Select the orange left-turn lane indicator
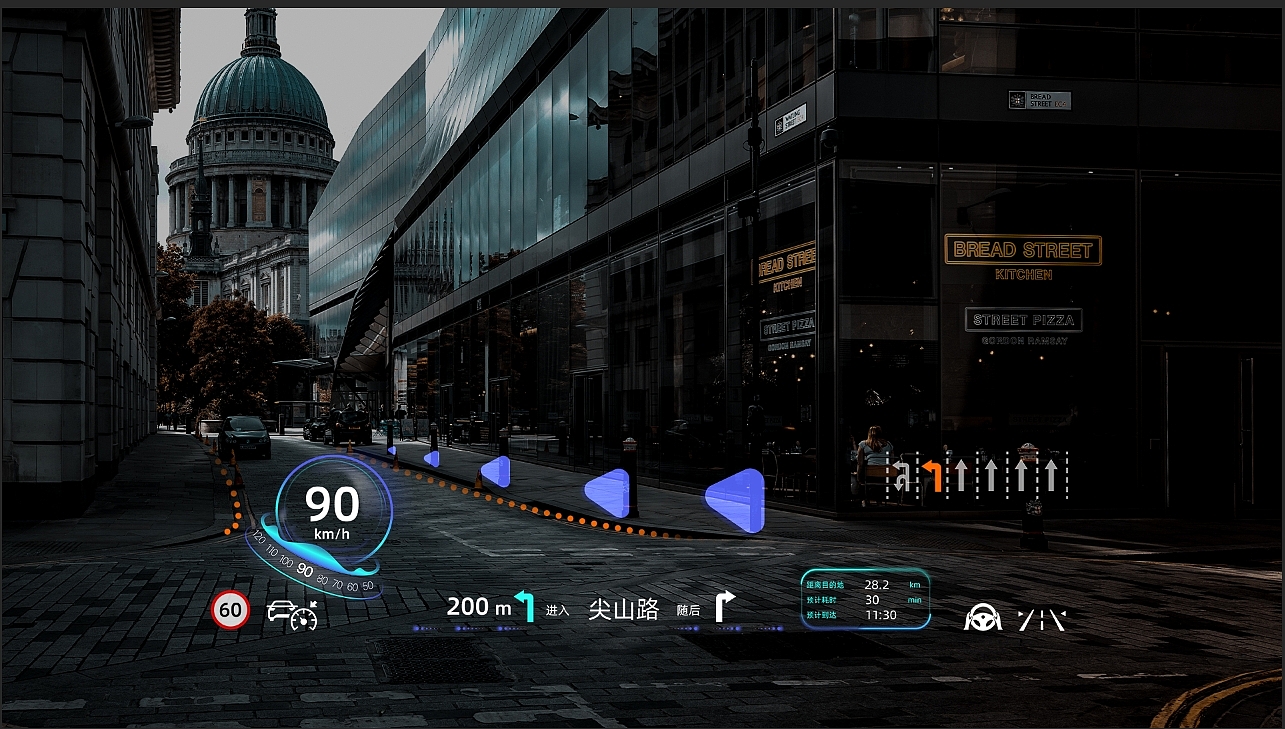The height and width of the screenshot is (729, 1285). (x=932, y=474)
